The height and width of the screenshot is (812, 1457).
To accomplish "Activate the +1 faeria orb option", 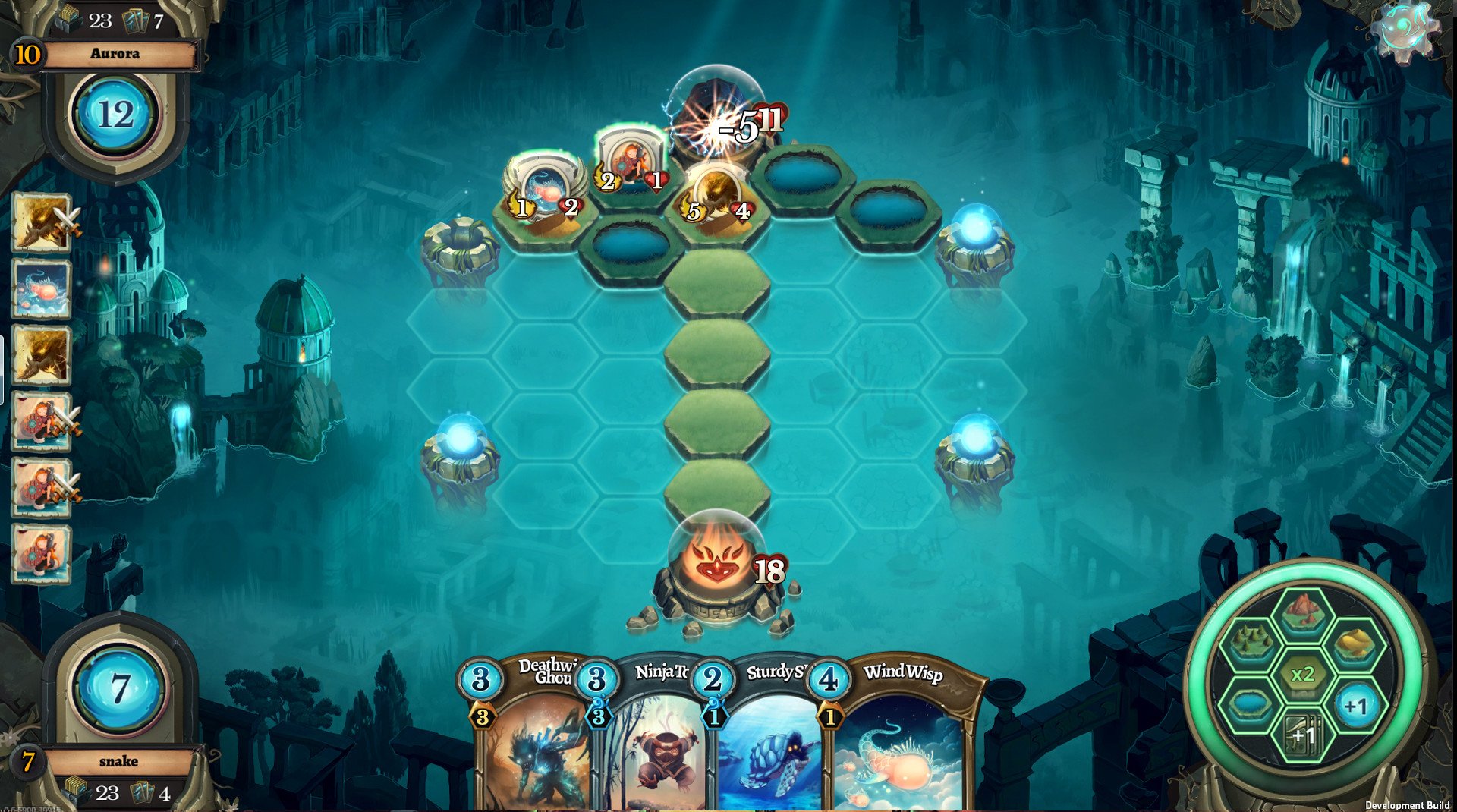I will coord(1355,707).
